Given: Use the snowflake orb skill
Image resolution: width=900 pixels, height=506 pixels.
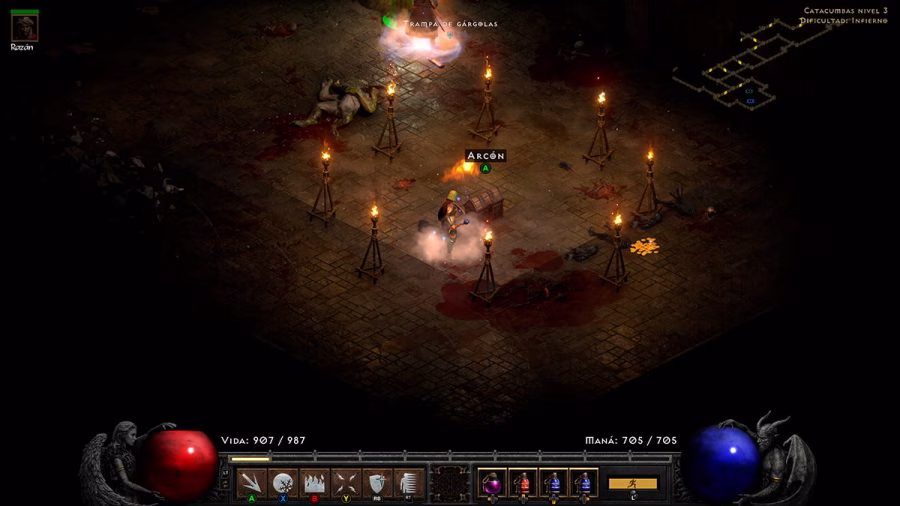Looking at the screenshot, I should [x=283, y=483].
